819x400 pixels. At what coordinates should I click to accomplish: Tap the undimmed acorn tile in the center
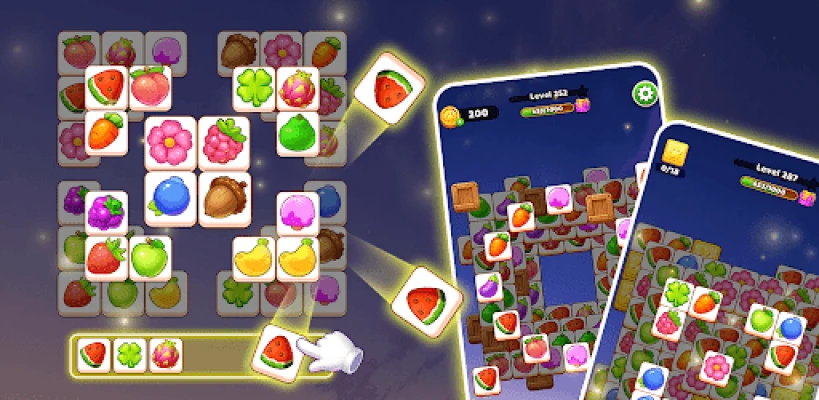click(224, 198)
